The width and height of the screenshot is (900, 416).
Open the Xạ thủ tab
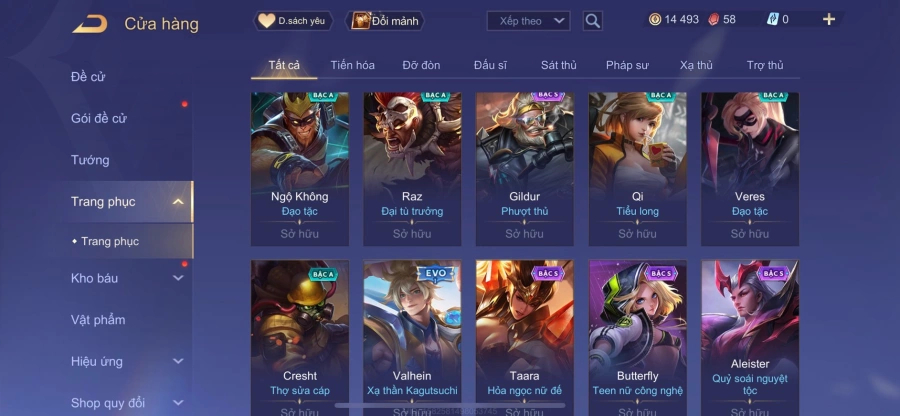pos(696,65)
